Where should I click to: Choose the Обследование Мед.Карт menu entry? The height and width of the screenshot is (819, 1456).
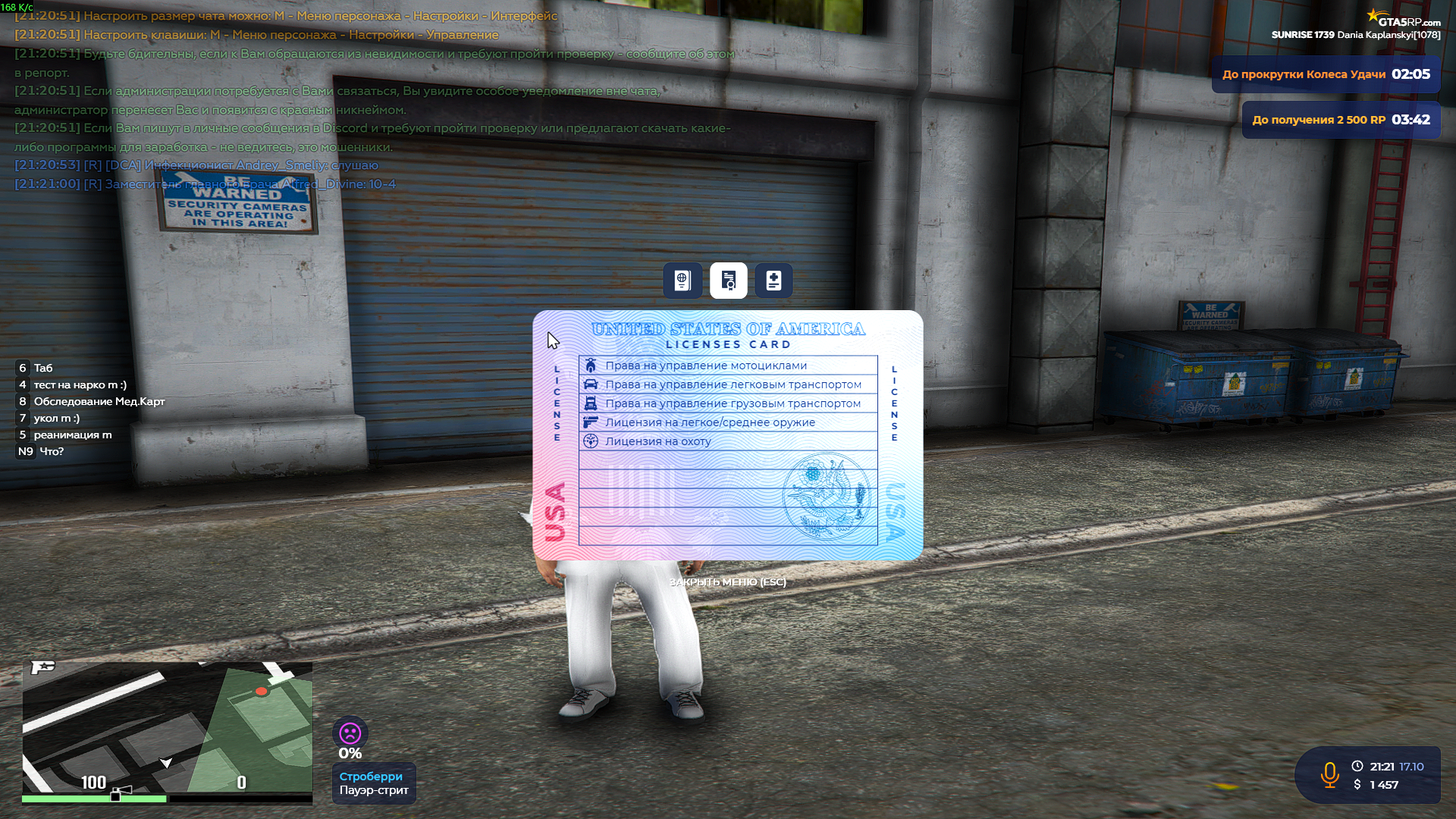pyautogui.click(x=99, y=401)
